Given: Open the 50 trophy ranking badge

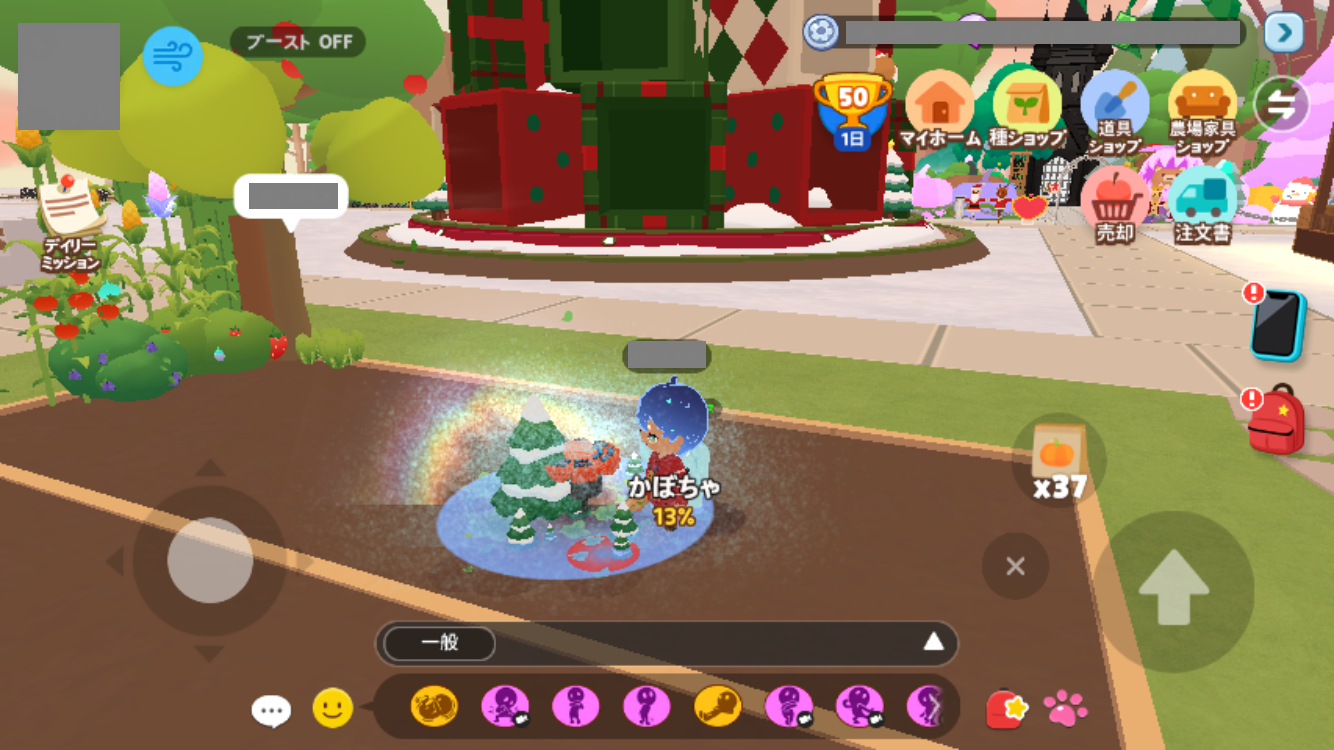Looking at the screenshot, I should point(852,109).
